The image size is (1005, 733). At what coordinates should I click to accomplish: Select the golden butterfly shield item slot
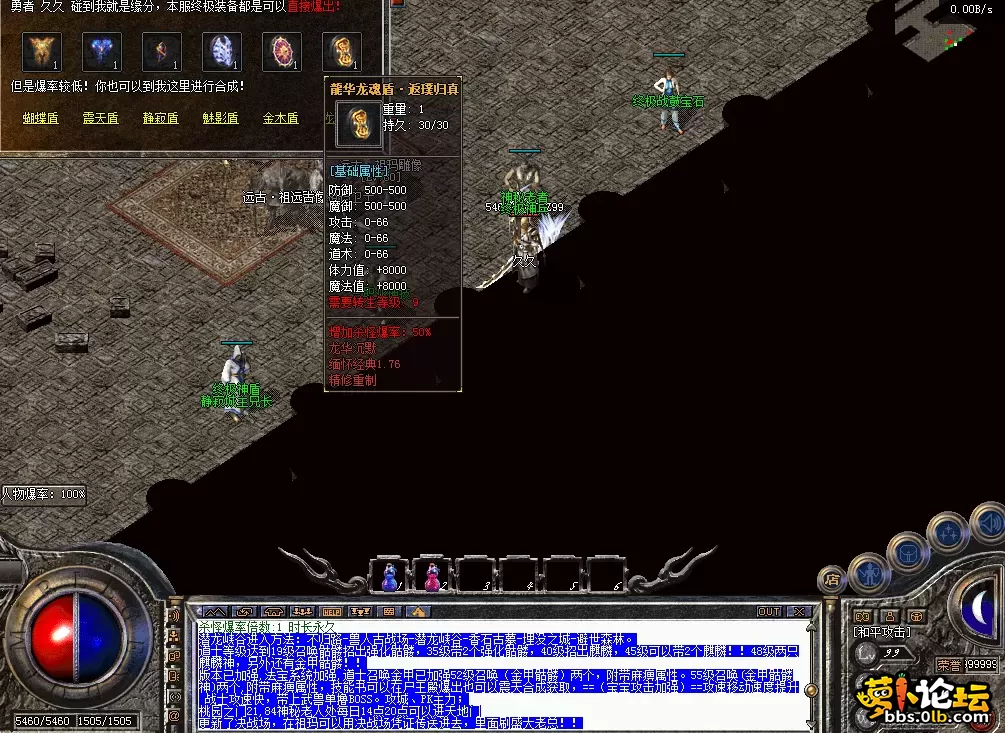click(42, 52)
